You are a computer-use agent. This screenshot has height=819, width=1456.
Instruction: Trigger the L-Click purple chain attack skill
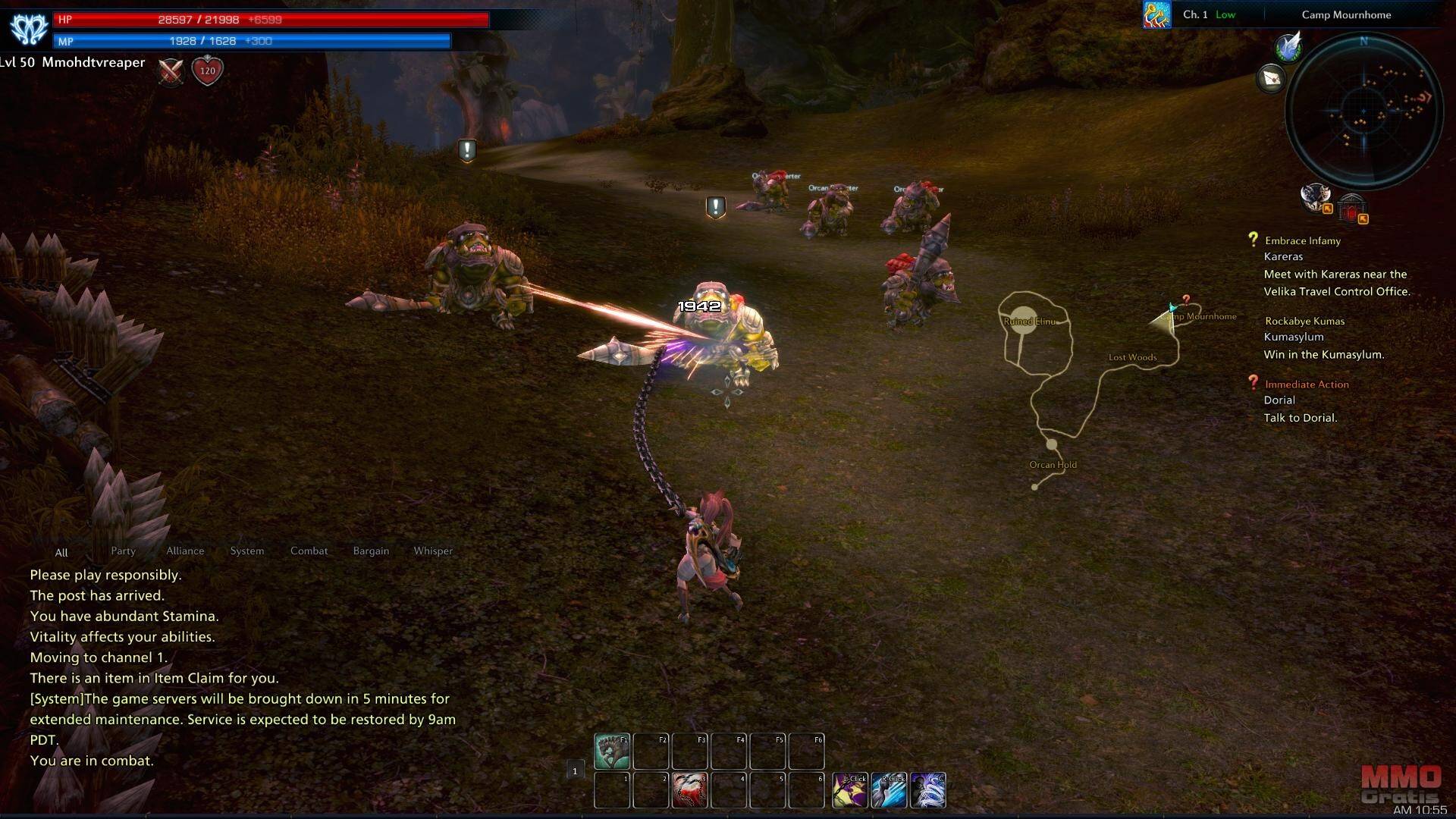pos(850,790)
